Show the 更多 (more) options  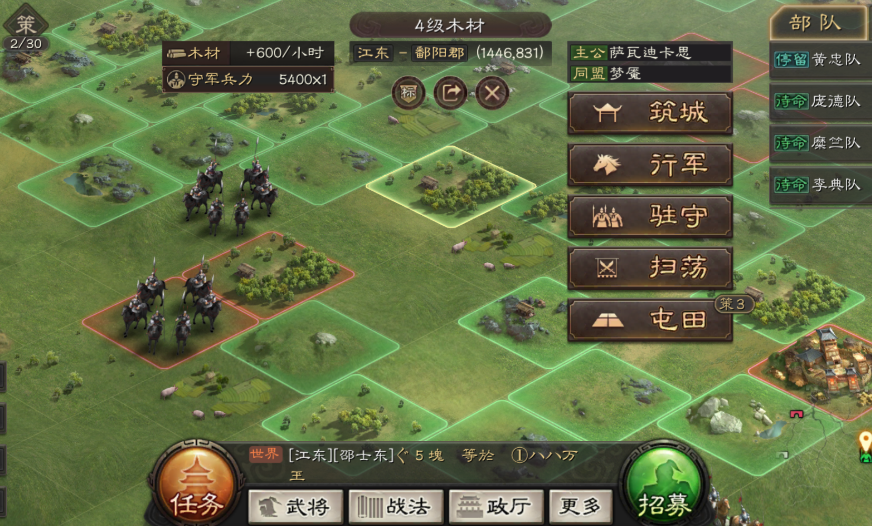(x=581, y=507)
